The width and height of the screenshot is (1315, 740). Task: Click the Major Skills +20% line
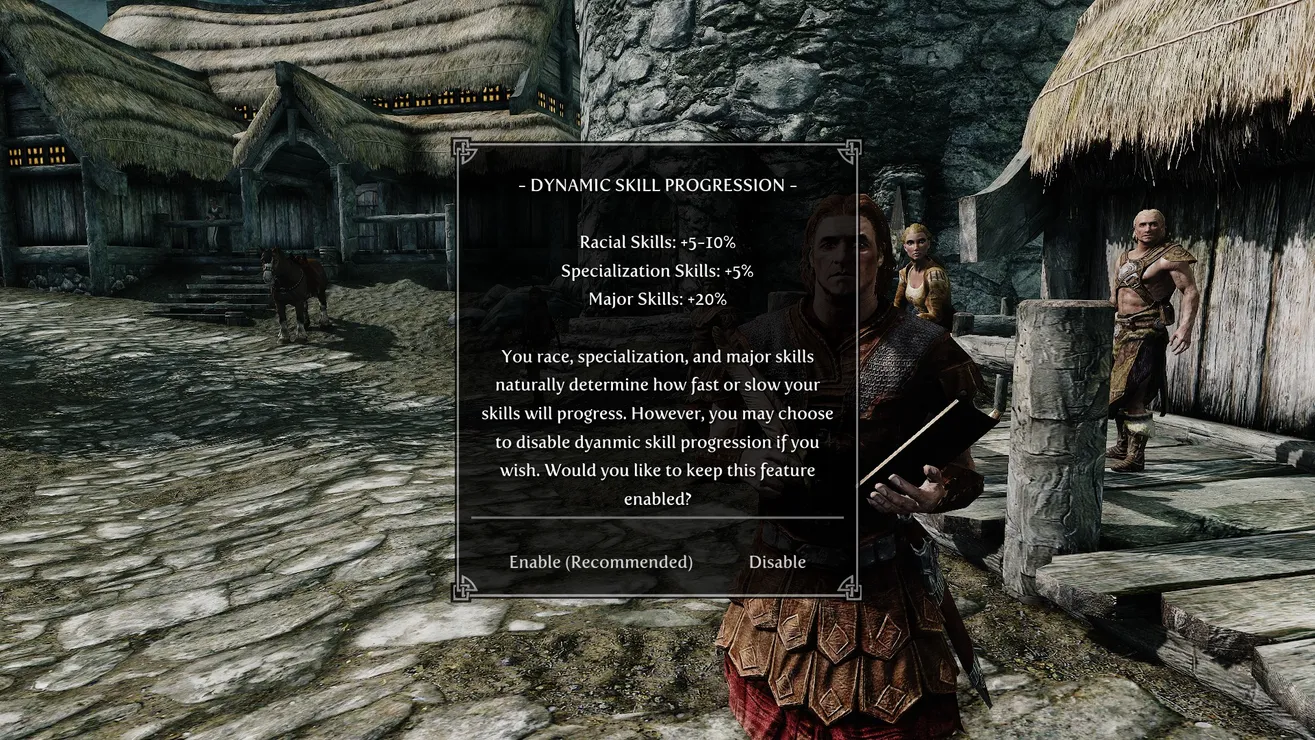click(655, 298)
